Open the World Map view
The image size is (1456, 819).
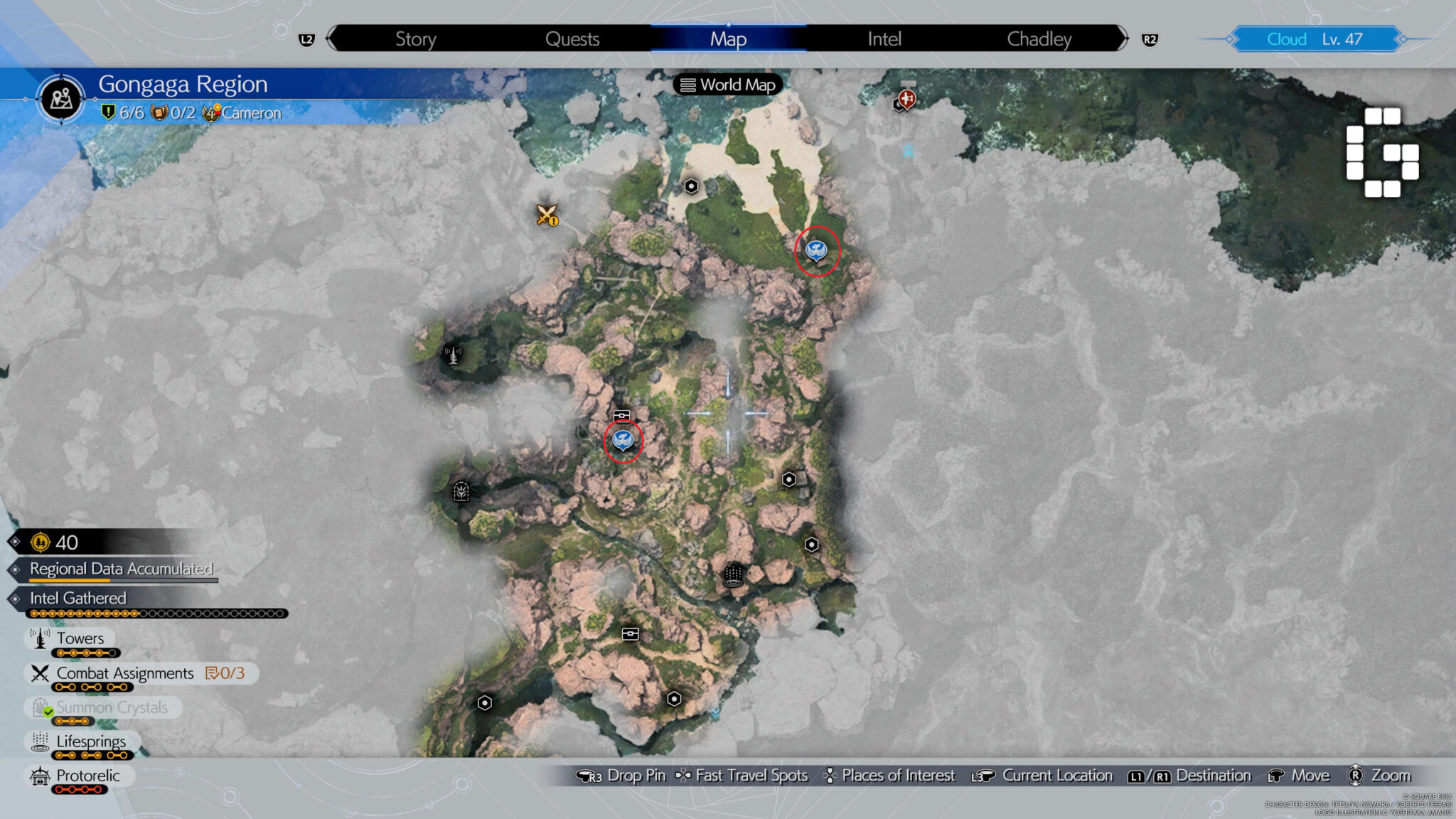point(727,84)
